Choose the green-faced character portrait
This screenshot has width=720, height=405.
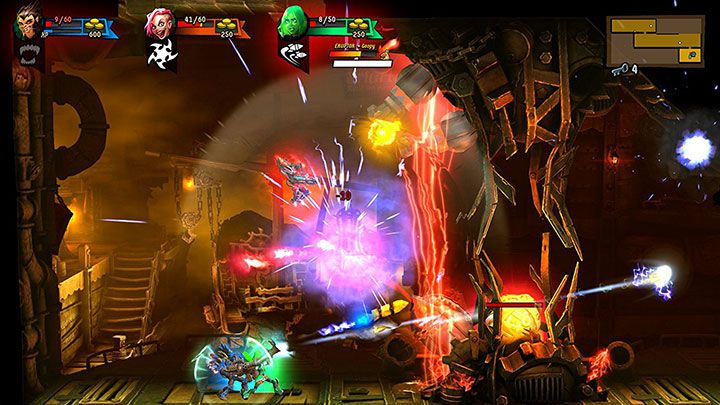tap(292, 21)
